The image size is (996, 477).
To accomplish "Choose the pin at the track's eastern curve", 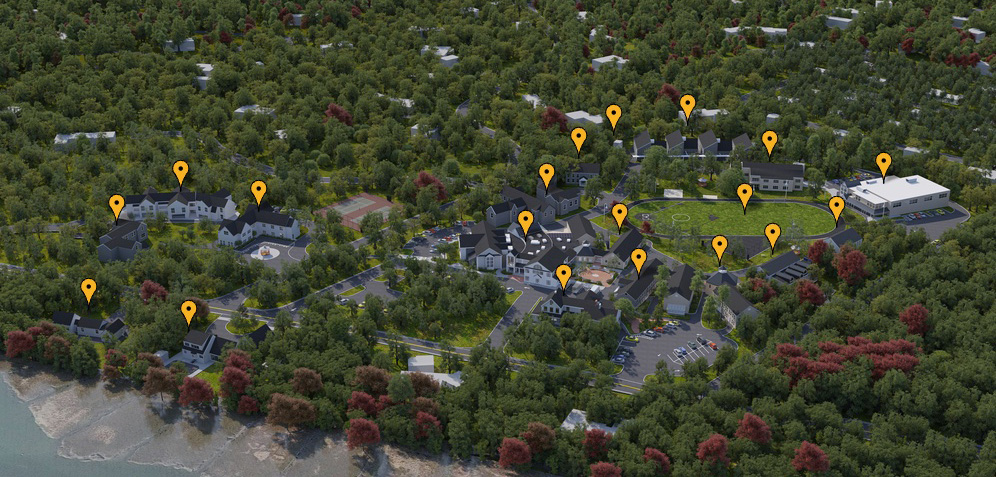I will point(836,207).
